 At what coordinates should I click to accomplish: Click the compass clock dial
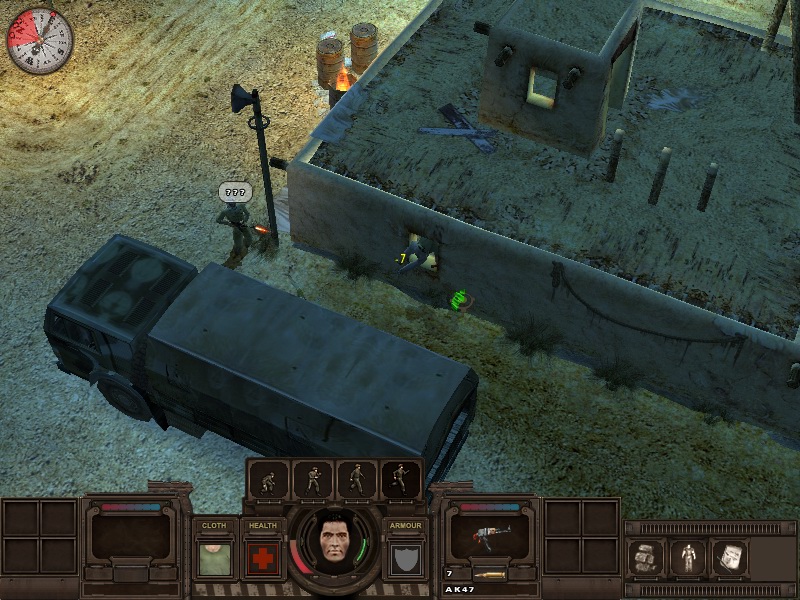click(x=40, y=40)
